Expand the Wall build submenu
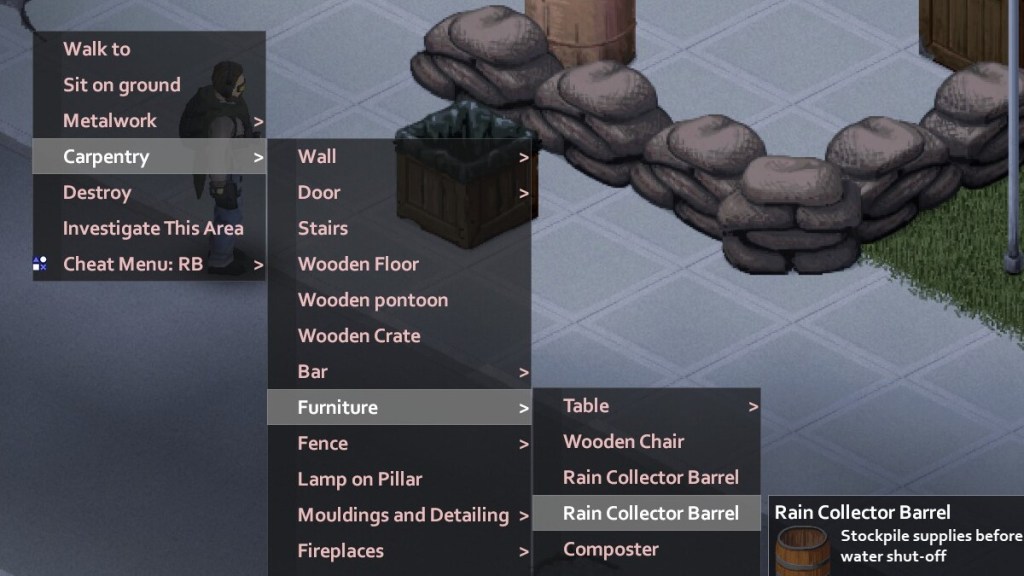 tap(317, 157)
